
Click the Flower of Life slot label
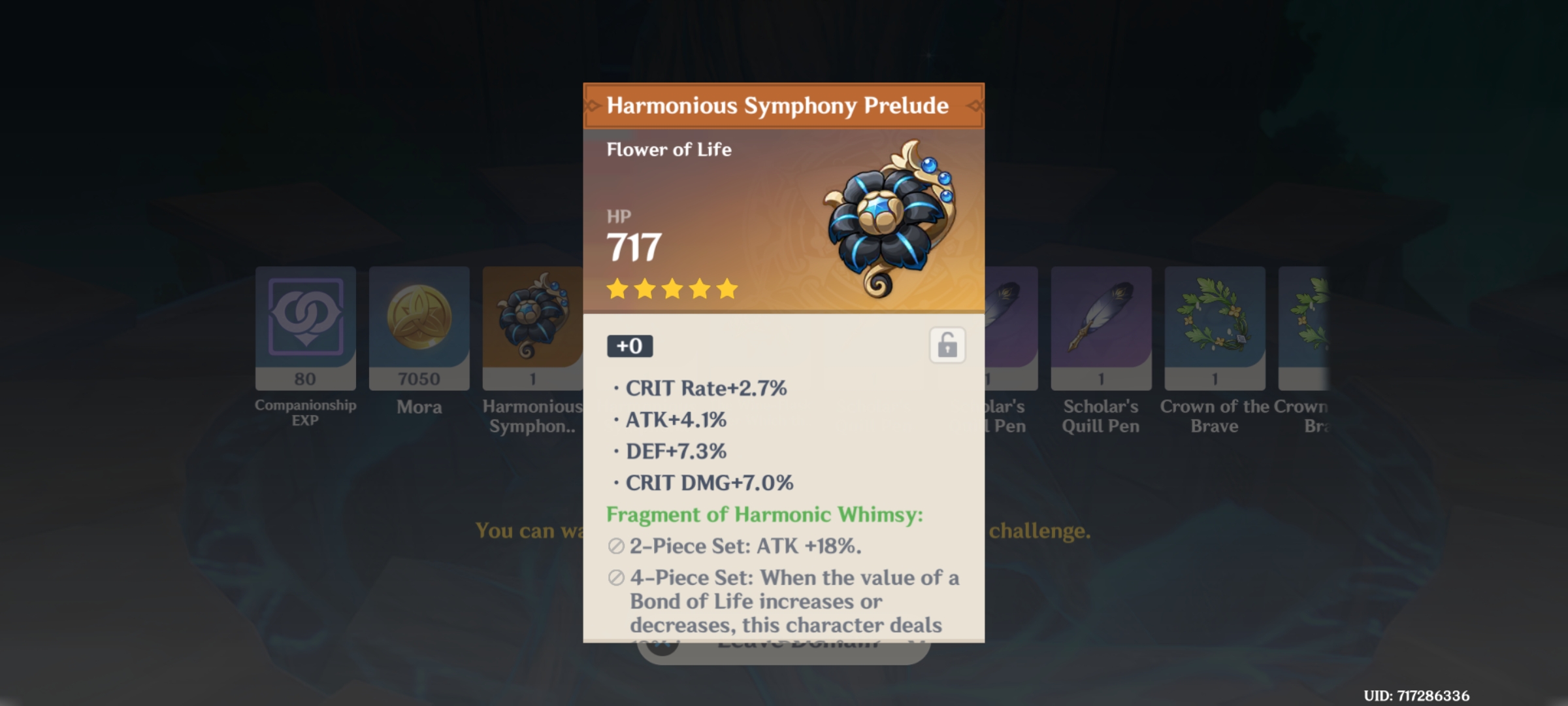(x=670, y=148)
